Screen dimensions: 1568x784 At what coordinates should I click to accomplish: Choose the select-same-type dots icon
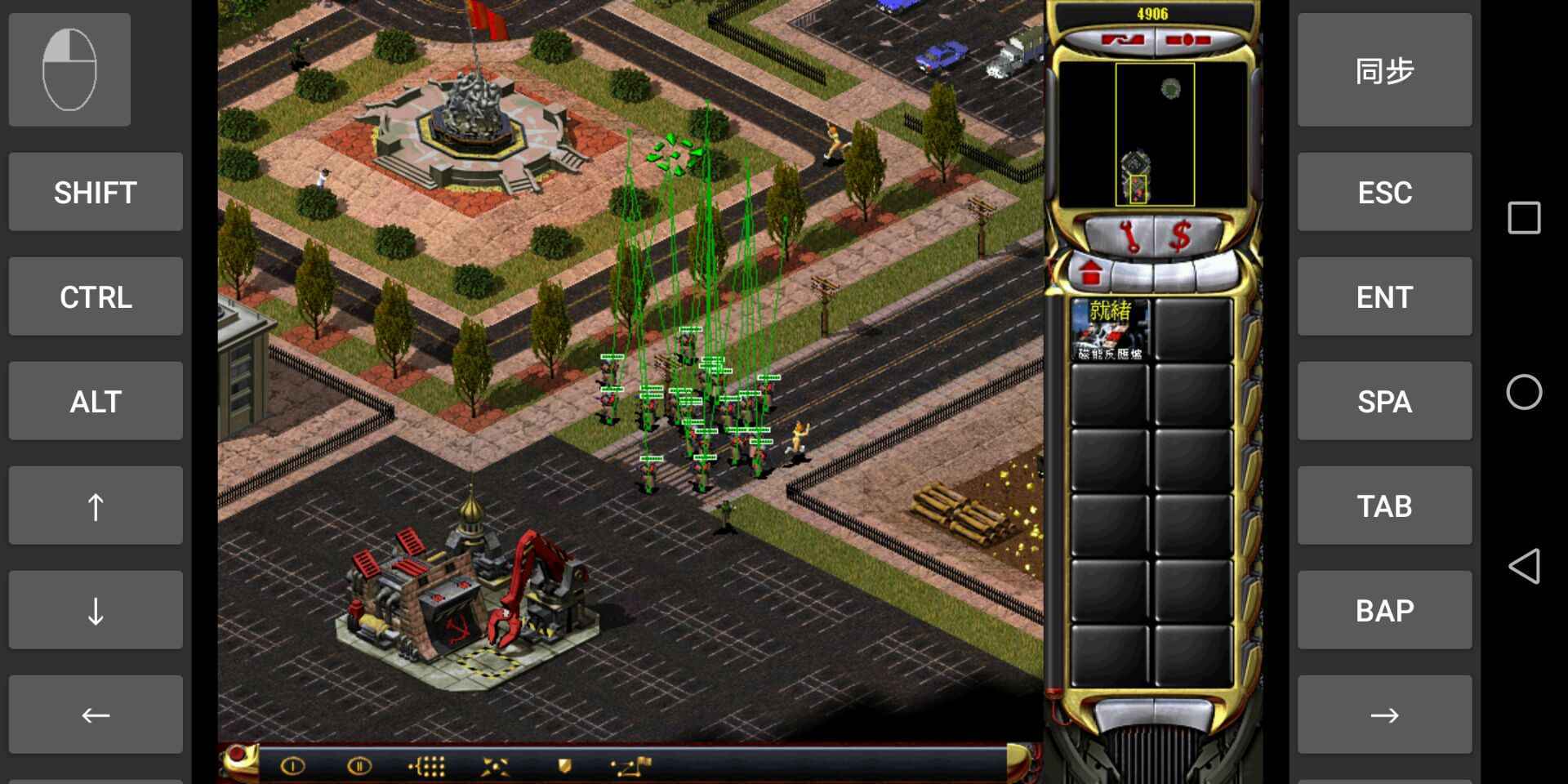click(427, 766)
